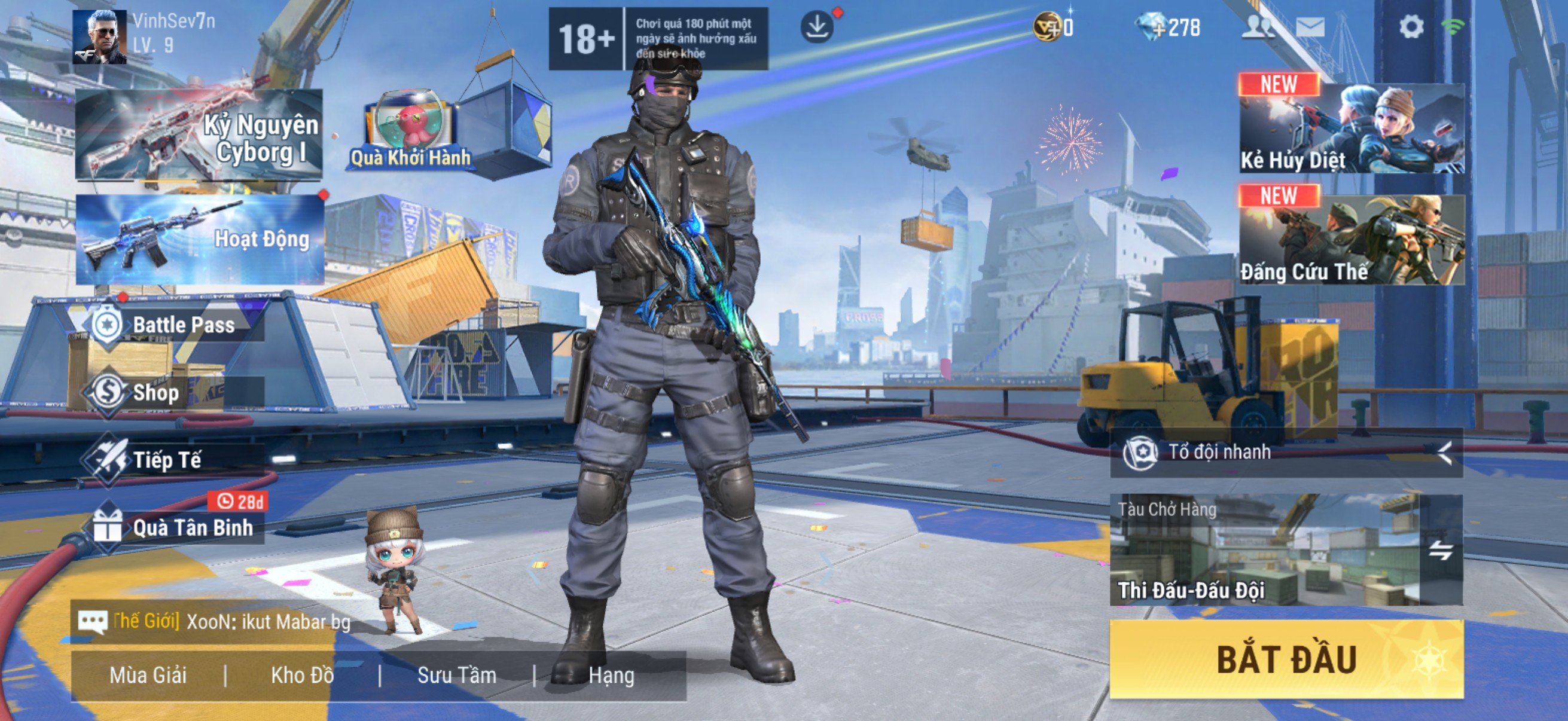Viewport: 1568px width, 721px height.
Task: Open the Battle Pass menu
Action: [176, 325]
